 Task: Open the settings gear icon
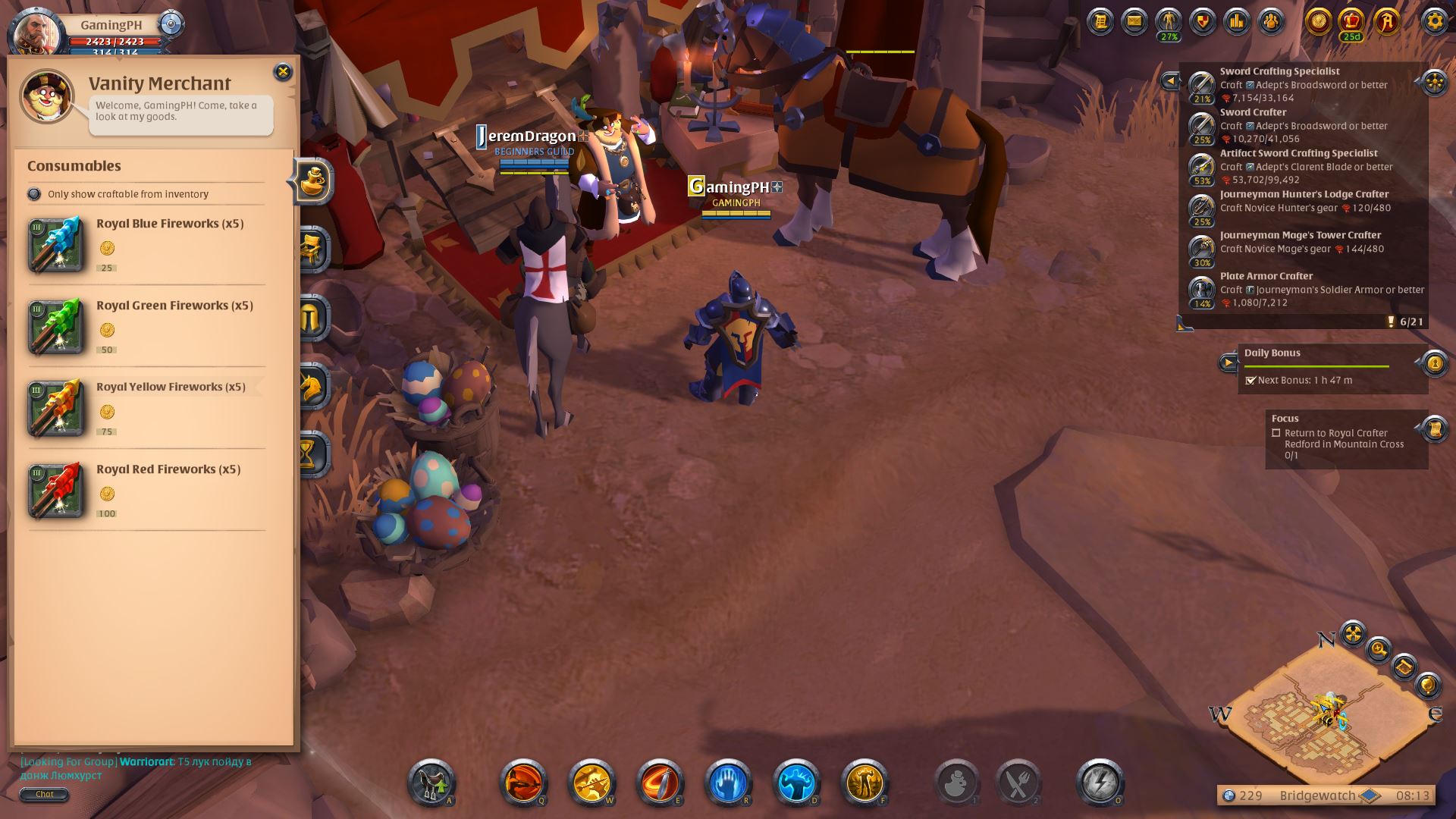coord(1433,22)
